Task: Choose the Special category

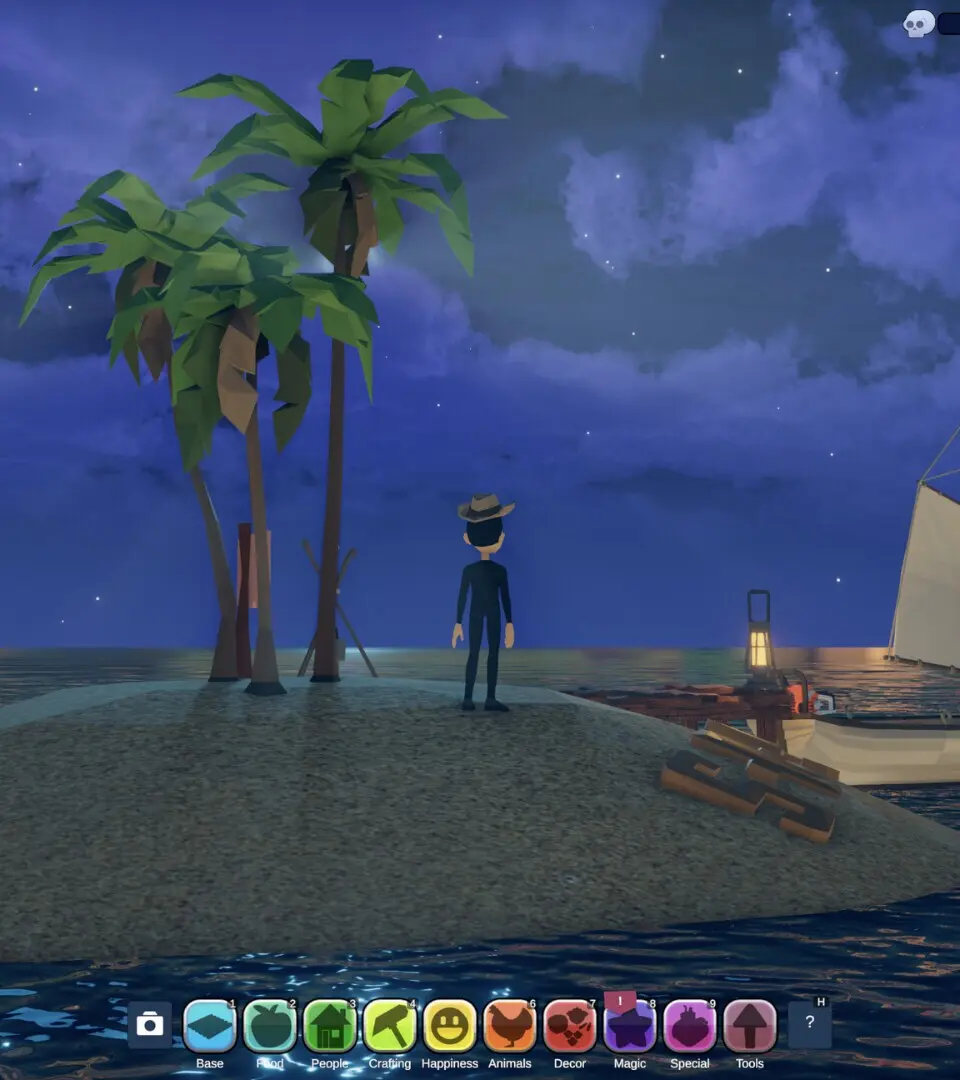Action: click(x=690, y=1026)
